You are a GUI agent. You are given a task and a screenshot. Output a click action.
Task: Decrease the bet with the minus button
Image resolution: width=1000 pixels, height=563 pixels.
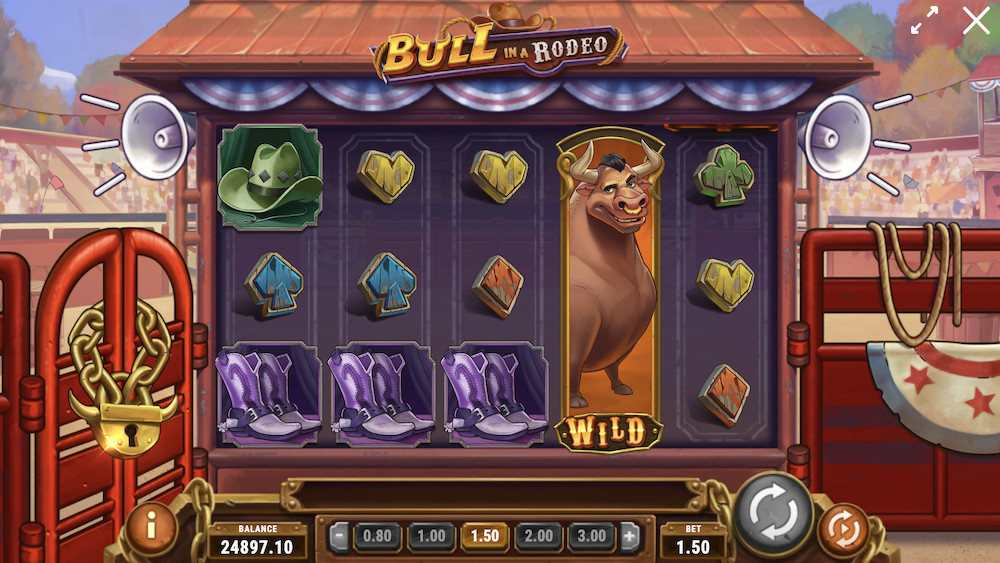[x=340, y=536]
